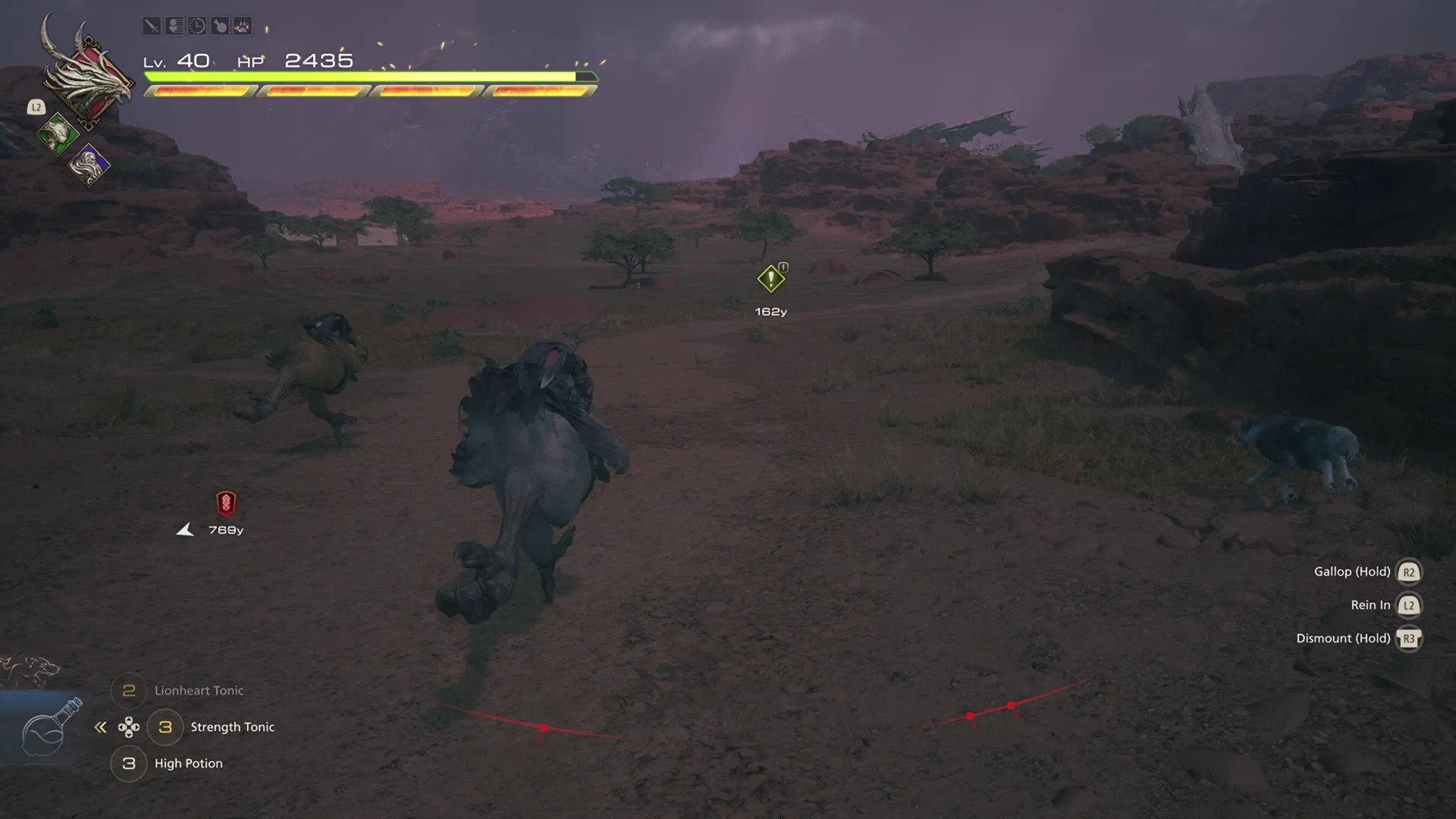This screenshot has width=1456, height=819.
Task: Select the green Garuda Eikon icon
Action: tap(57, 135)
